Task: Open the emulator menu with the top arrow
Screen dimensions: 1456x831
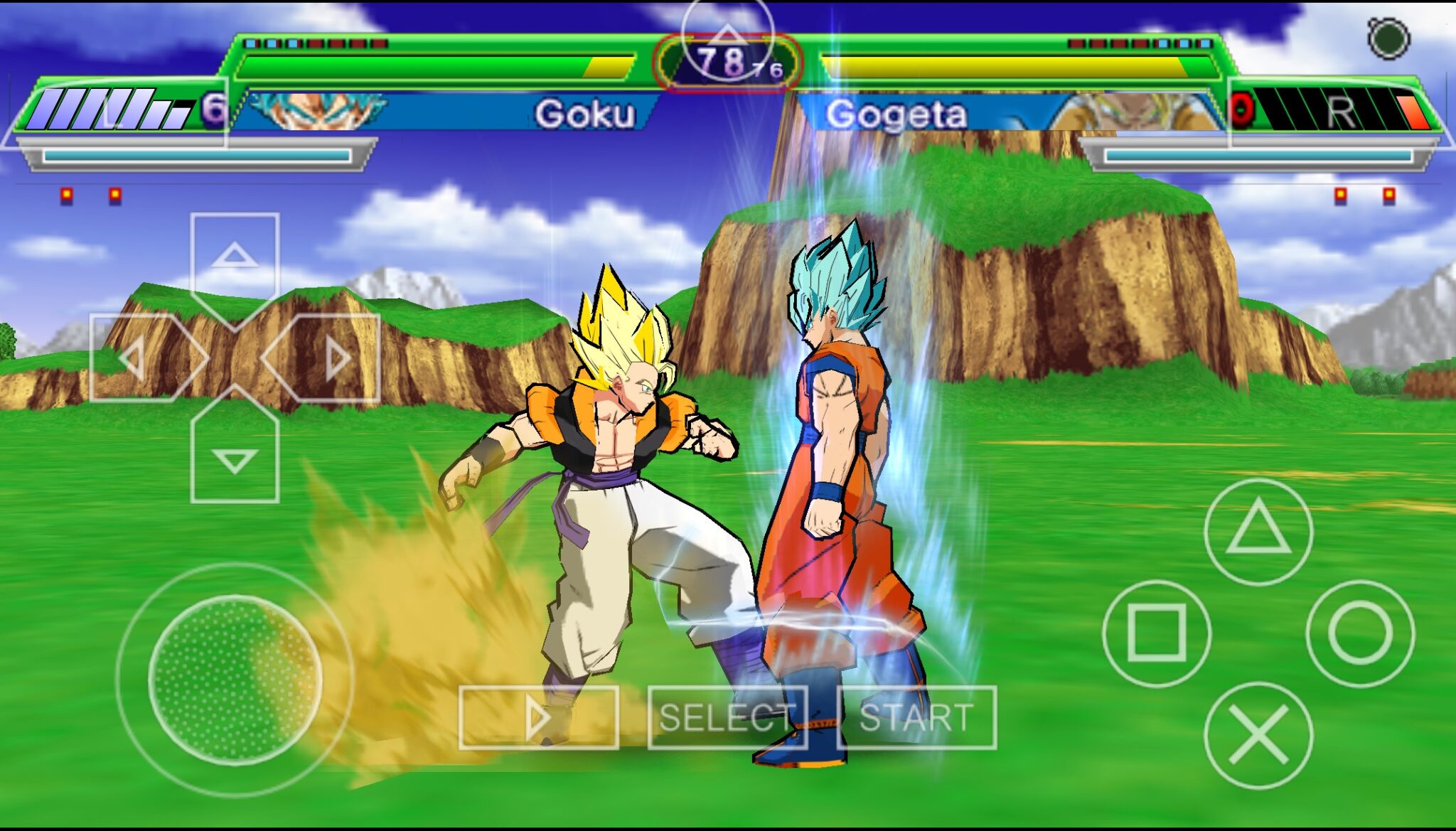Action: (727, 36)
